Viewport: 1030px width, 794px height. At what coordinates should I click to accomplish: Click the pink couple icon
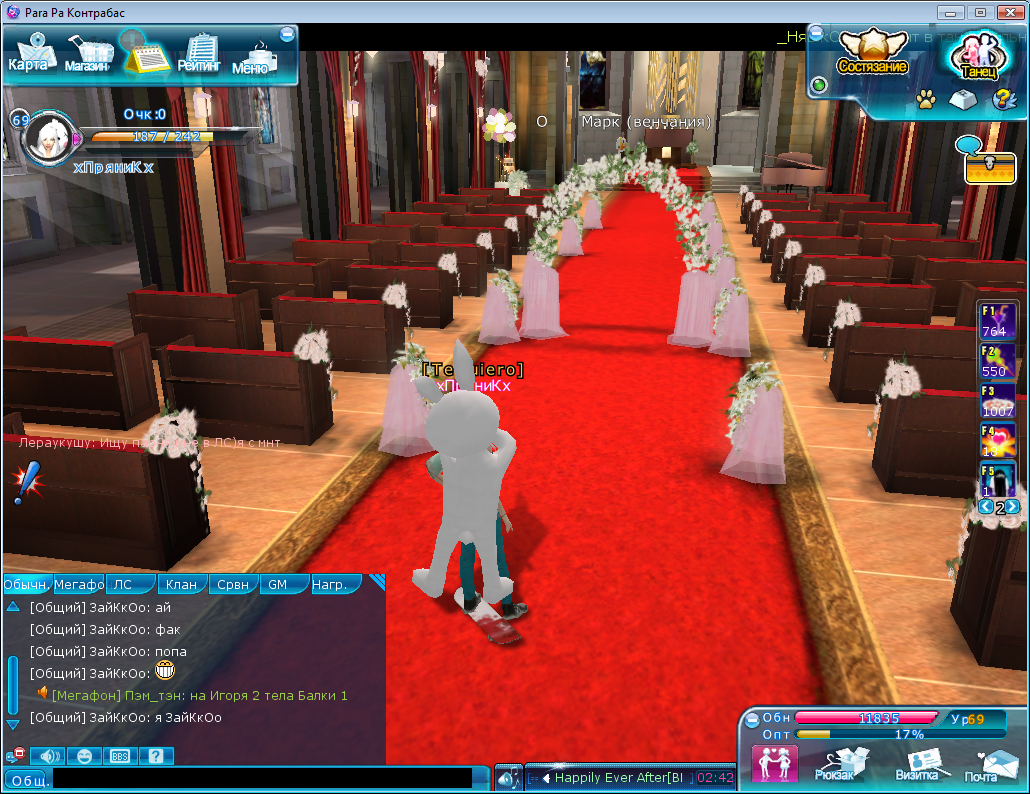tap(774, 764)
